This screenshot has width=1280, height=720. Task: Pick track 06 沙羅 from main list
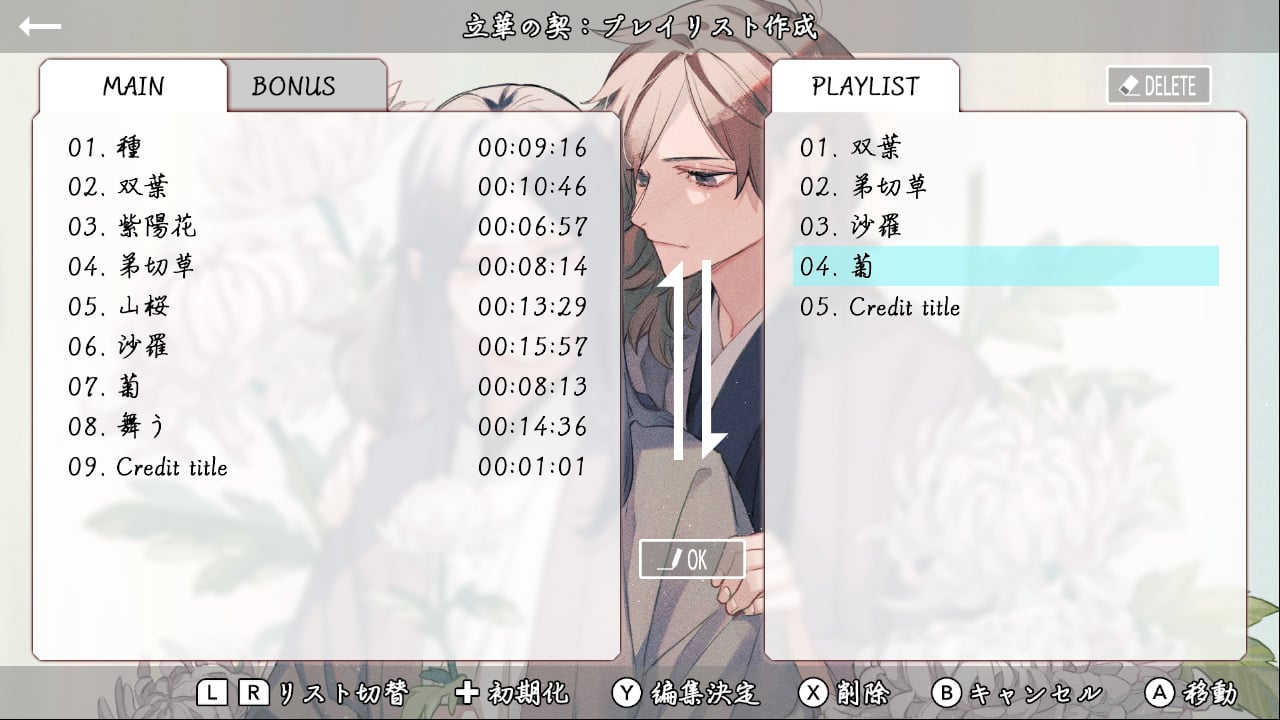(x=326, y=347)
